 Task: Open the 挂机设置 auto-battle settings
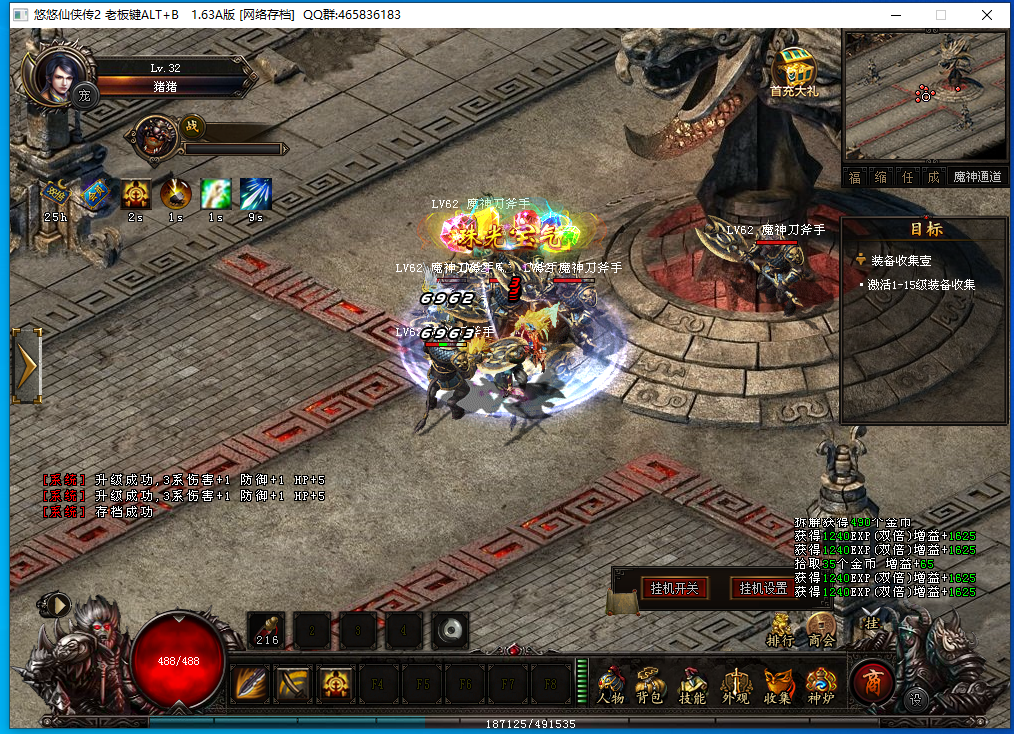763,588
